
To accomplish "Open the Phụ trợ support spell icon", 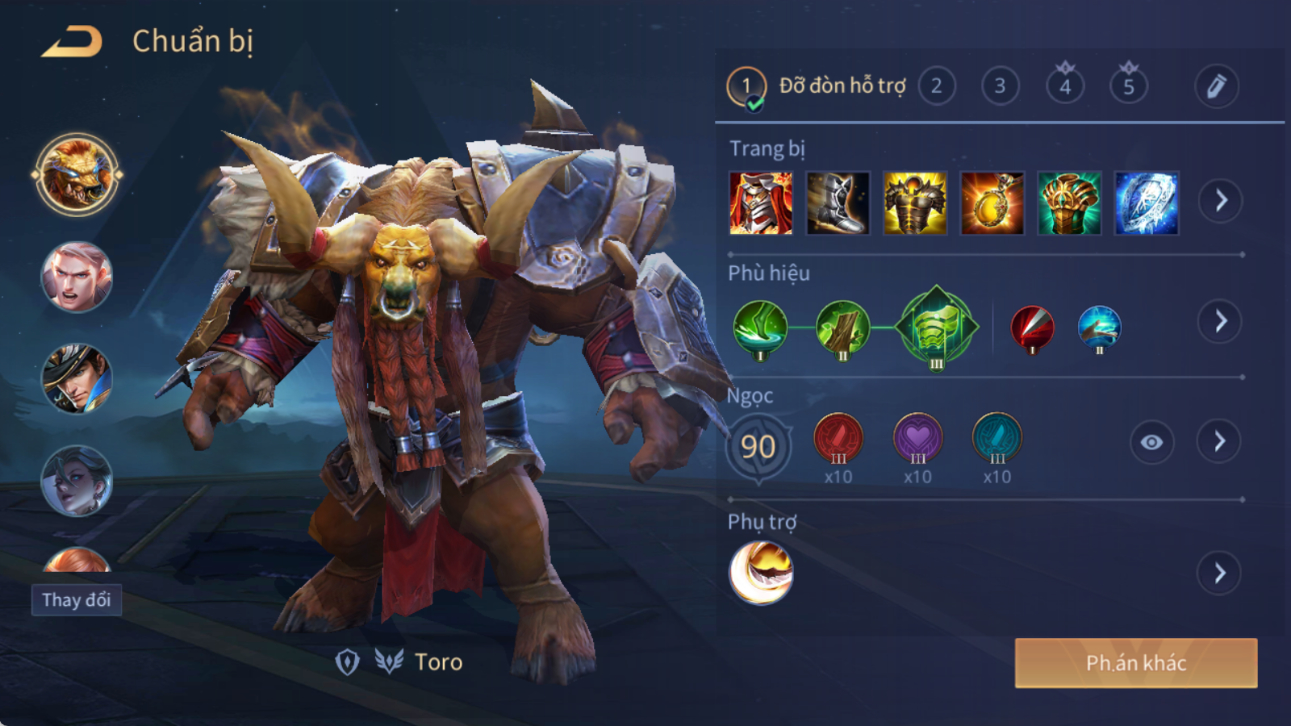I will click(761, 573).
